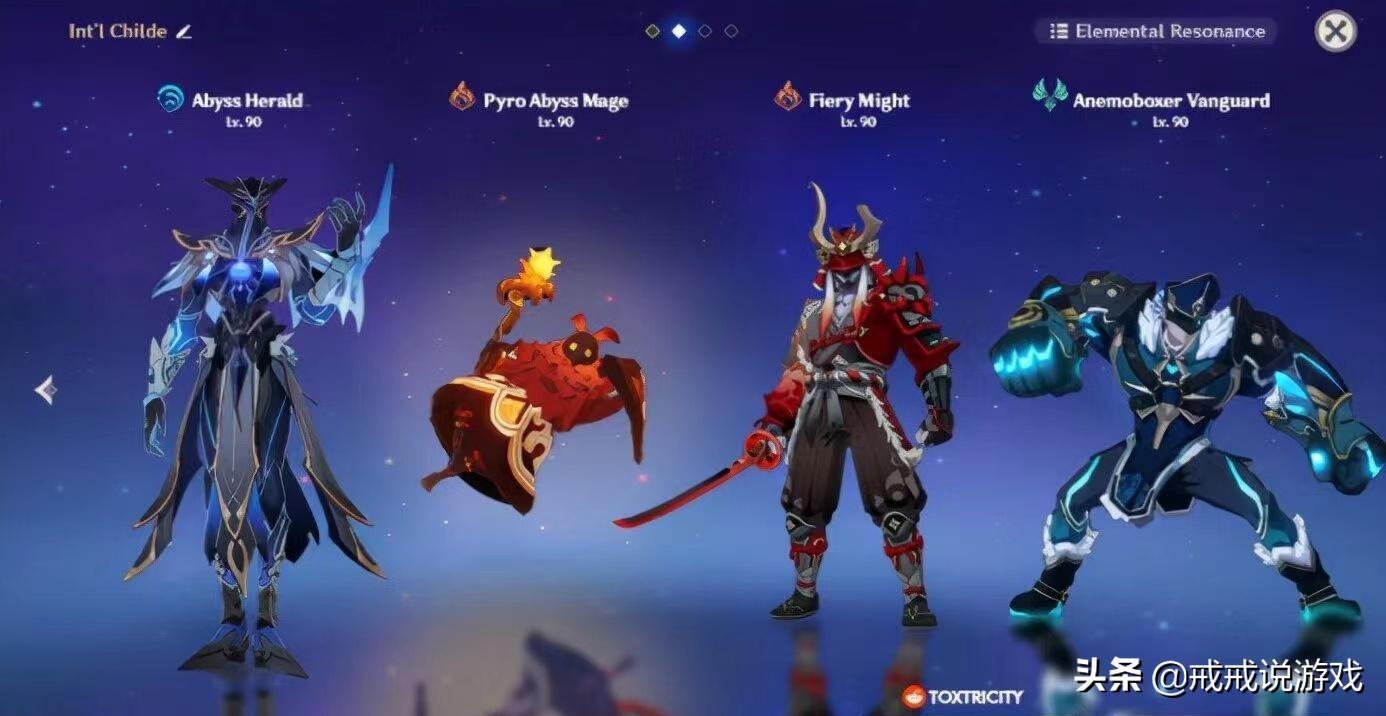This screenshot has height=716, width=1386.
Task: Close the party setup screen
Action: pos(1335,31)
